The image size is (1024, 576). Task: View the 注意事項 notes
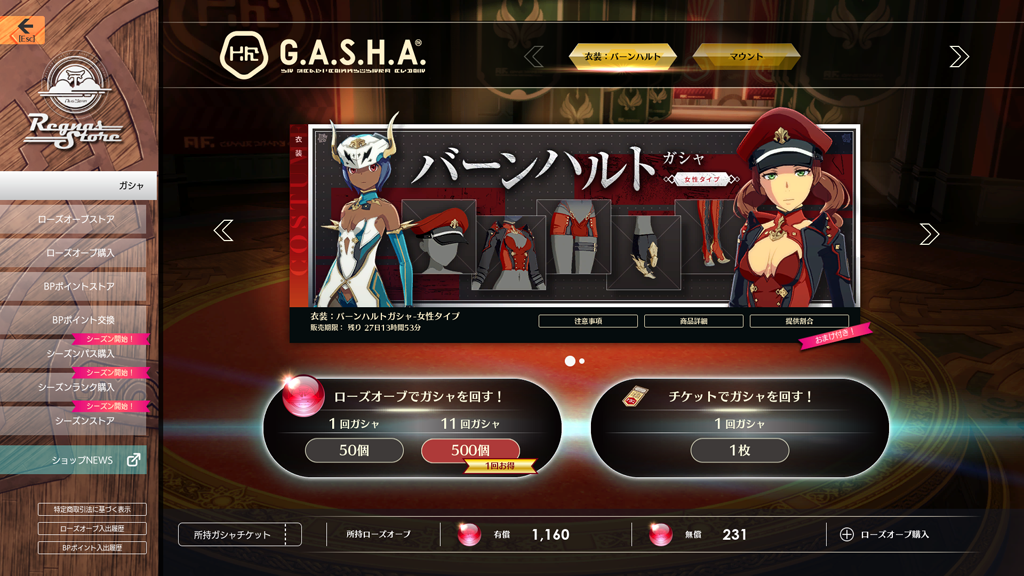(588, 321)
